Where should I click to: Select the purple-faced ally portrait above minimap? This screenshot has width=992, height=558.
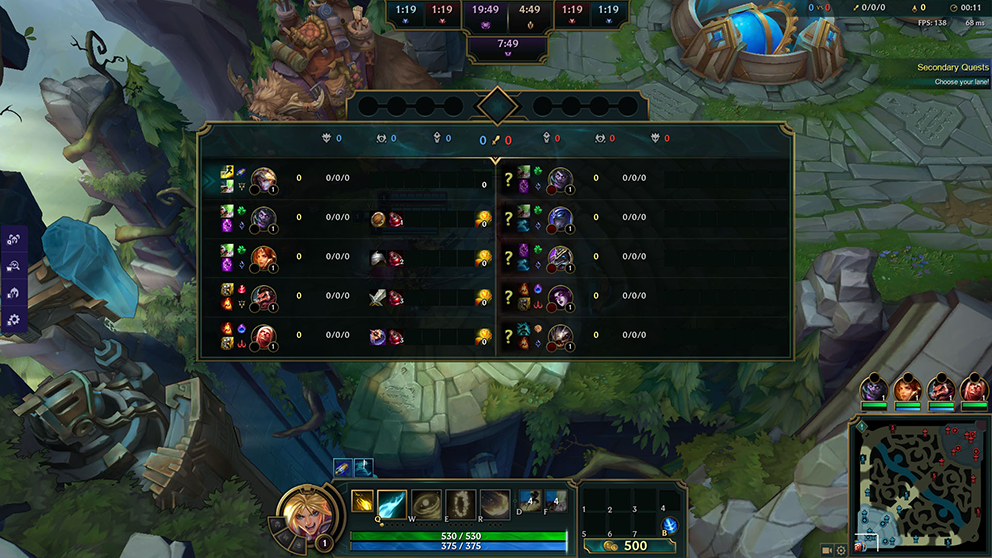(875, 386)
